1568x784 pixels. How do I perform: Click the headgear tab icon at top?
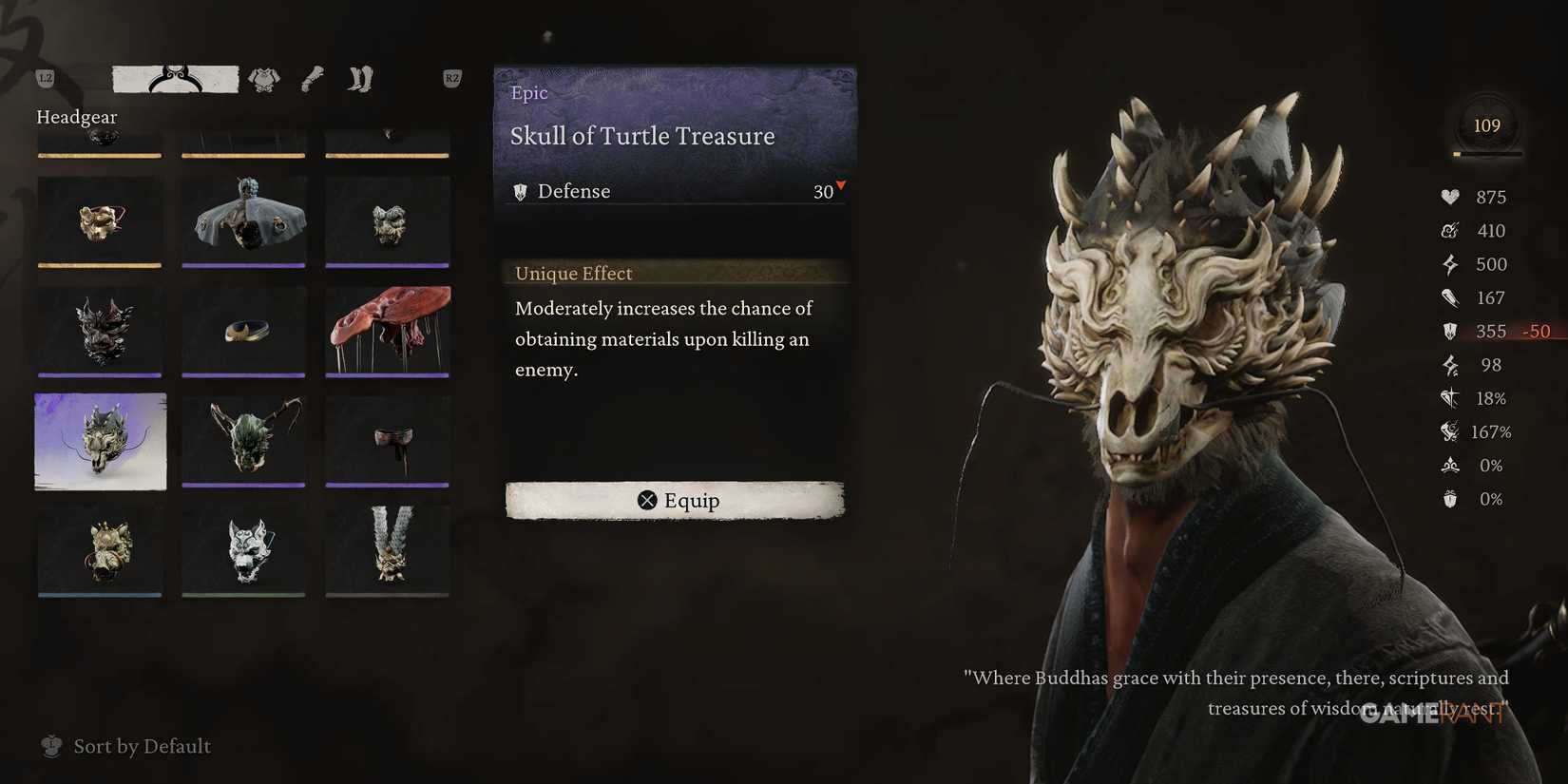coord(174,77)
